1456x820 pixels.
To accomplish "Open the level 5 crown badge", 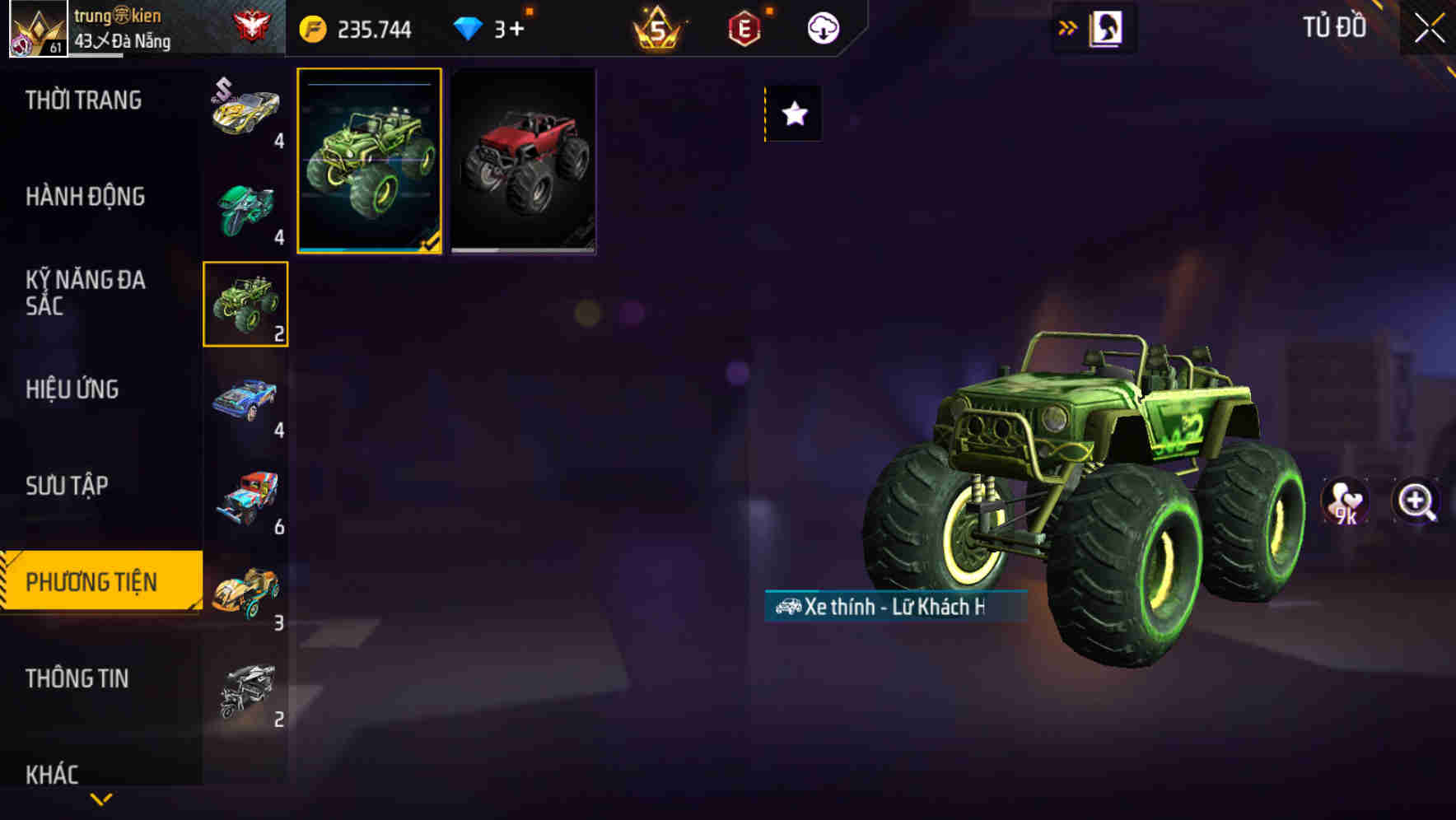I will click(x=655, y=26).
